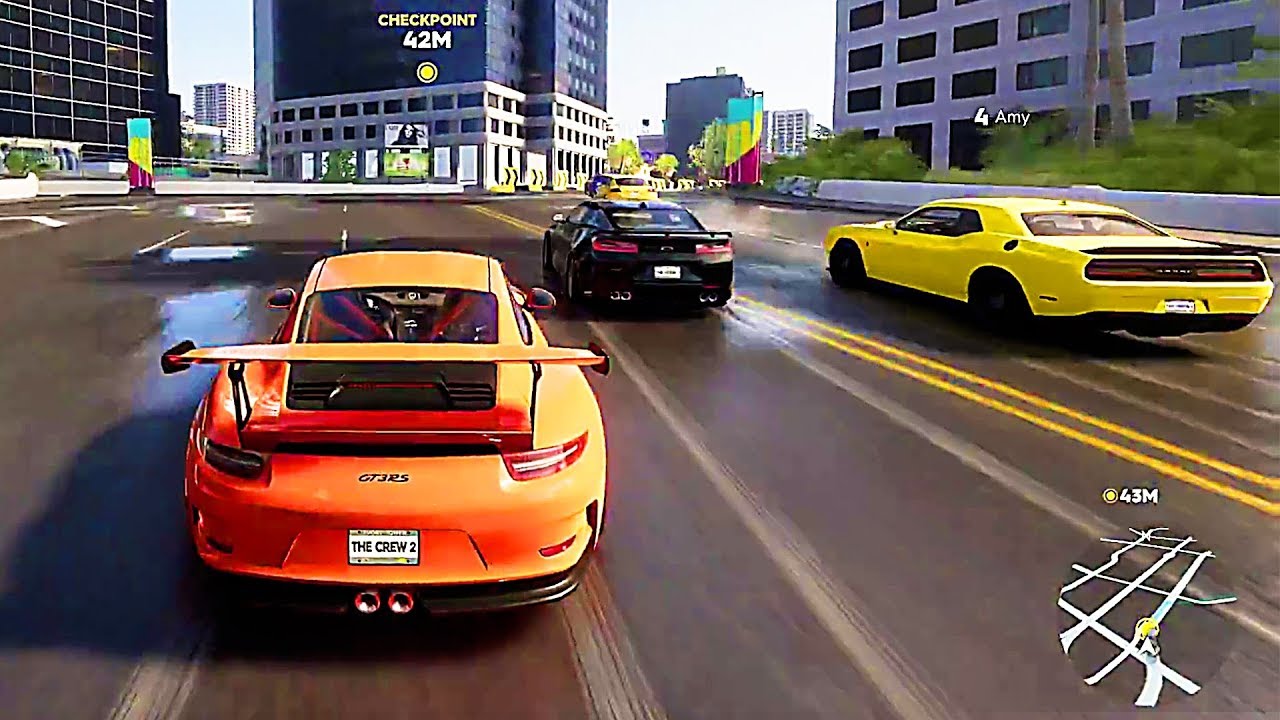Viewport: 1280px width, 720px height.
Task: Select the yellow waypoint marker beside 43M
Action: [1109, 496]
